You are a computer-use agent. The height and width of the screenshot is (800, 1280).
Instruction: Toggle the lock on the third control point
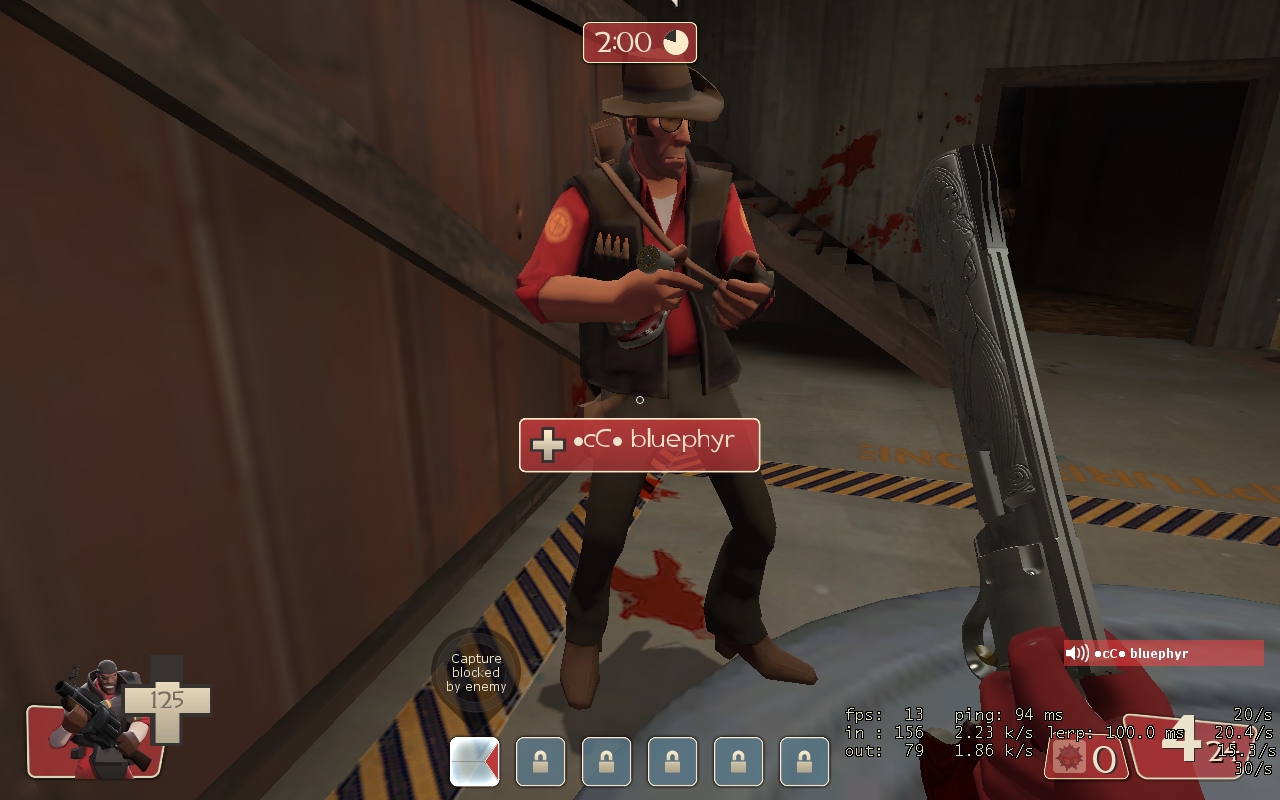tap(606, 761)
